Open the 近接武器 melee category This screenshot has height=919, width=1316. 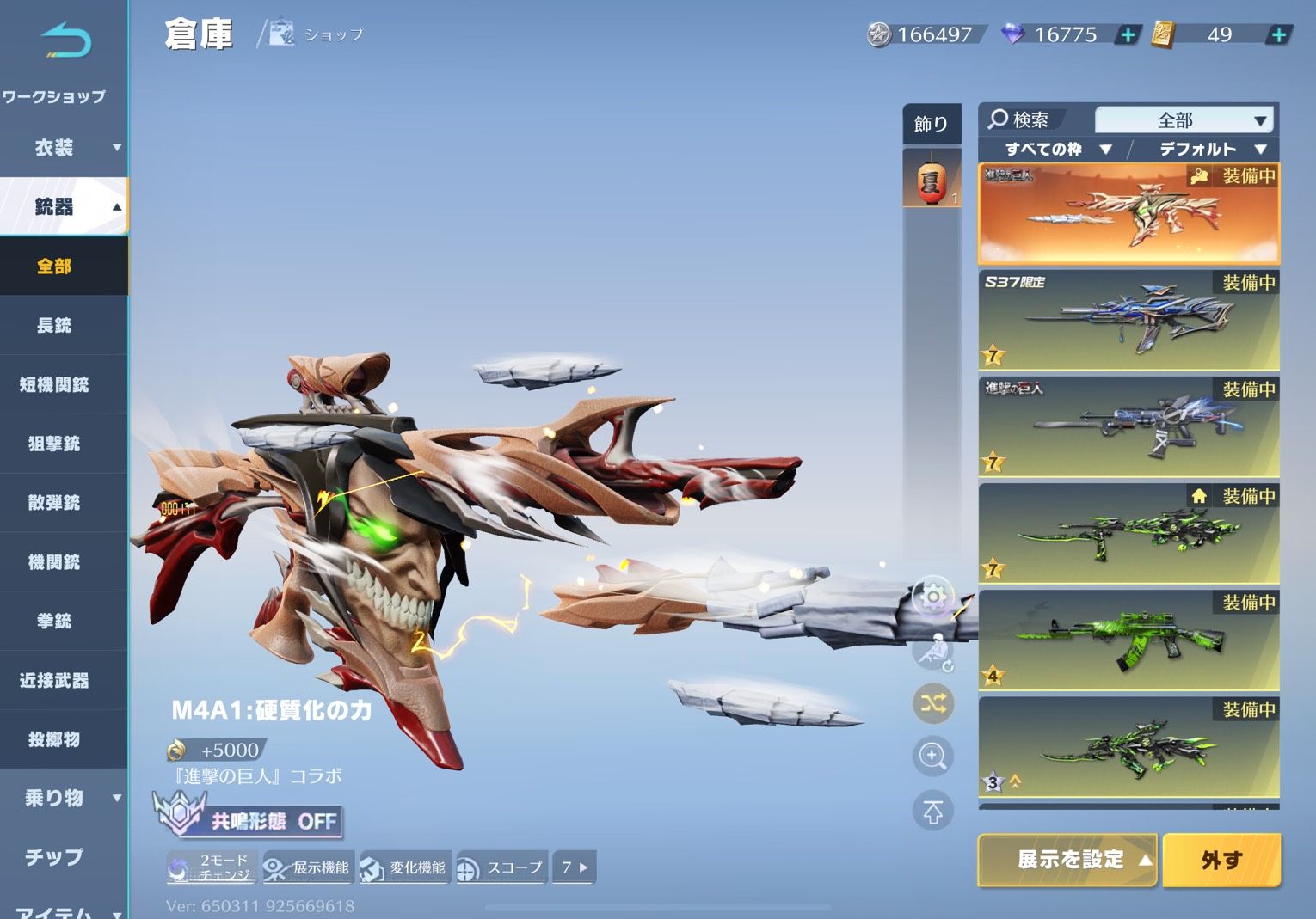coord(54,681)
